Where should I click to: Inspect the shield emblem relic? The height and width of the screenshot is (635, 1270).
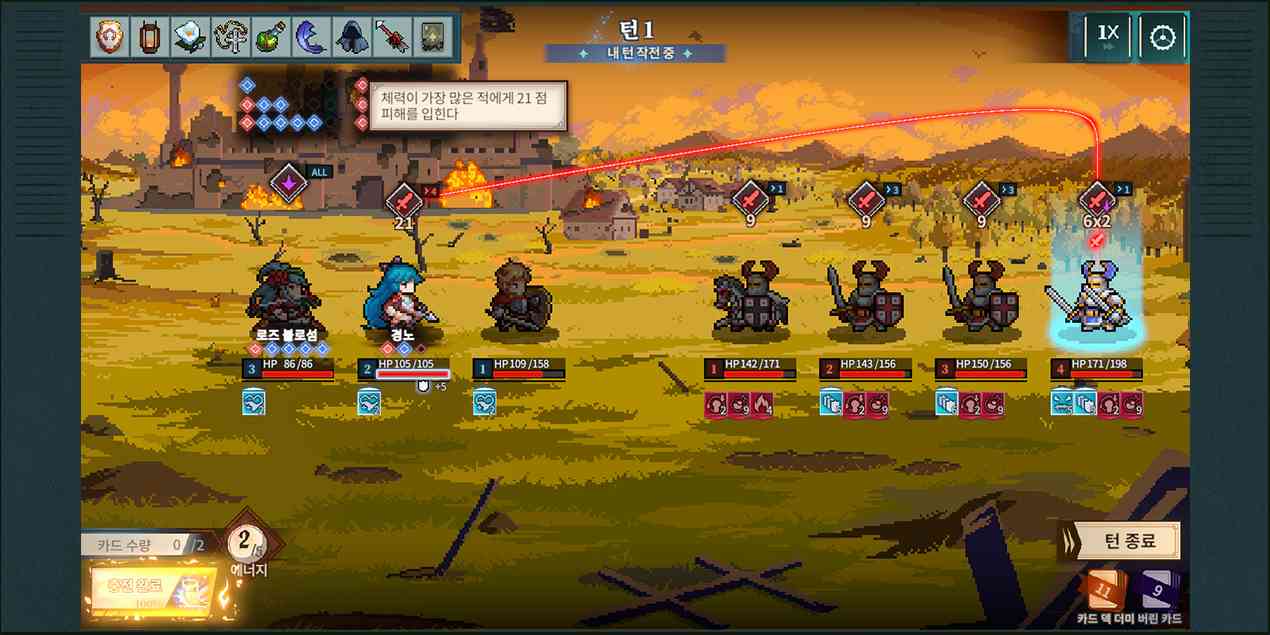click(108, 38)
